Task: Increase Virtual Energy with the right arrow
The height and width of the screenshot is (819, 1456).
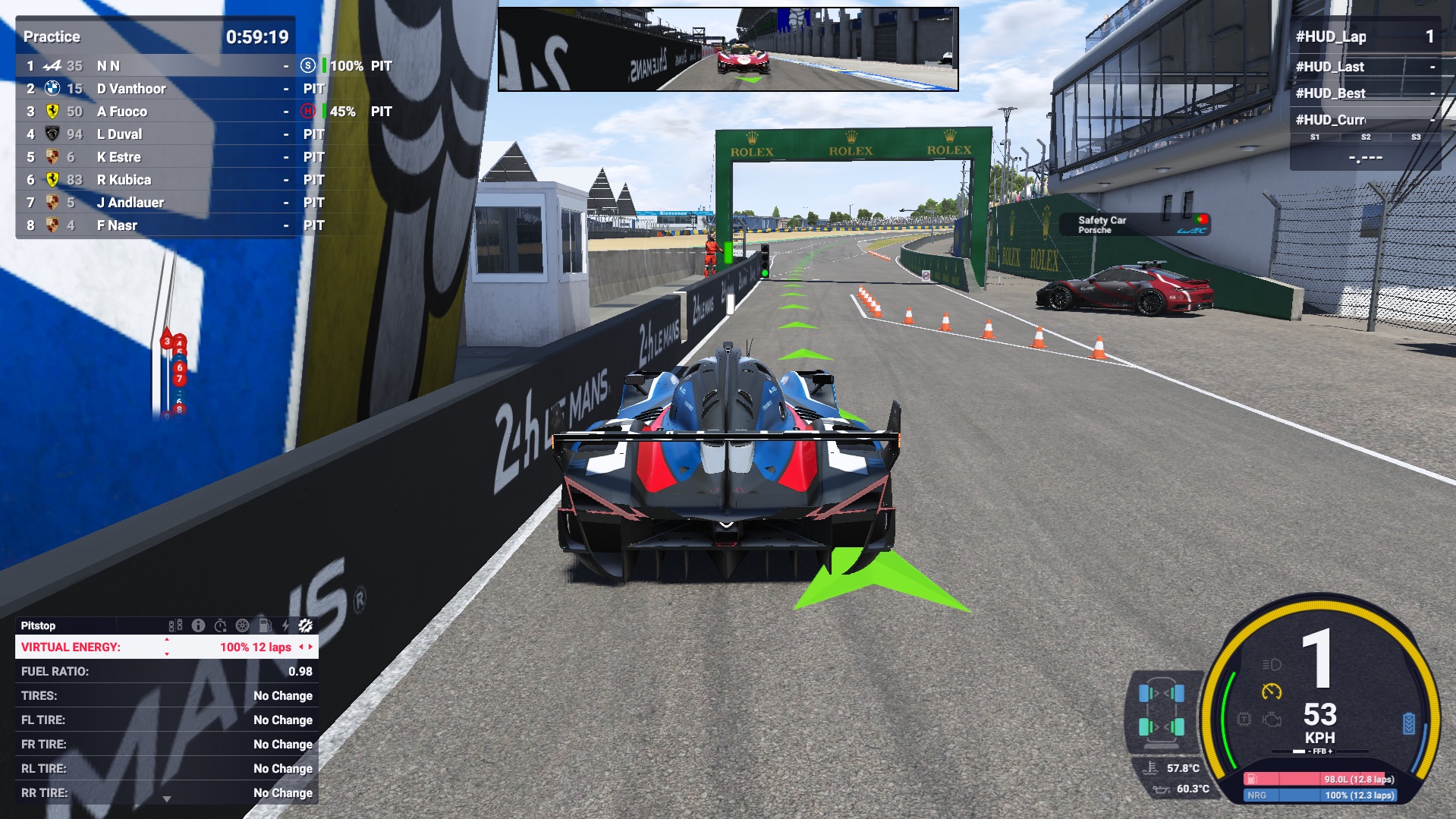Action: click(x=310, y=647)
